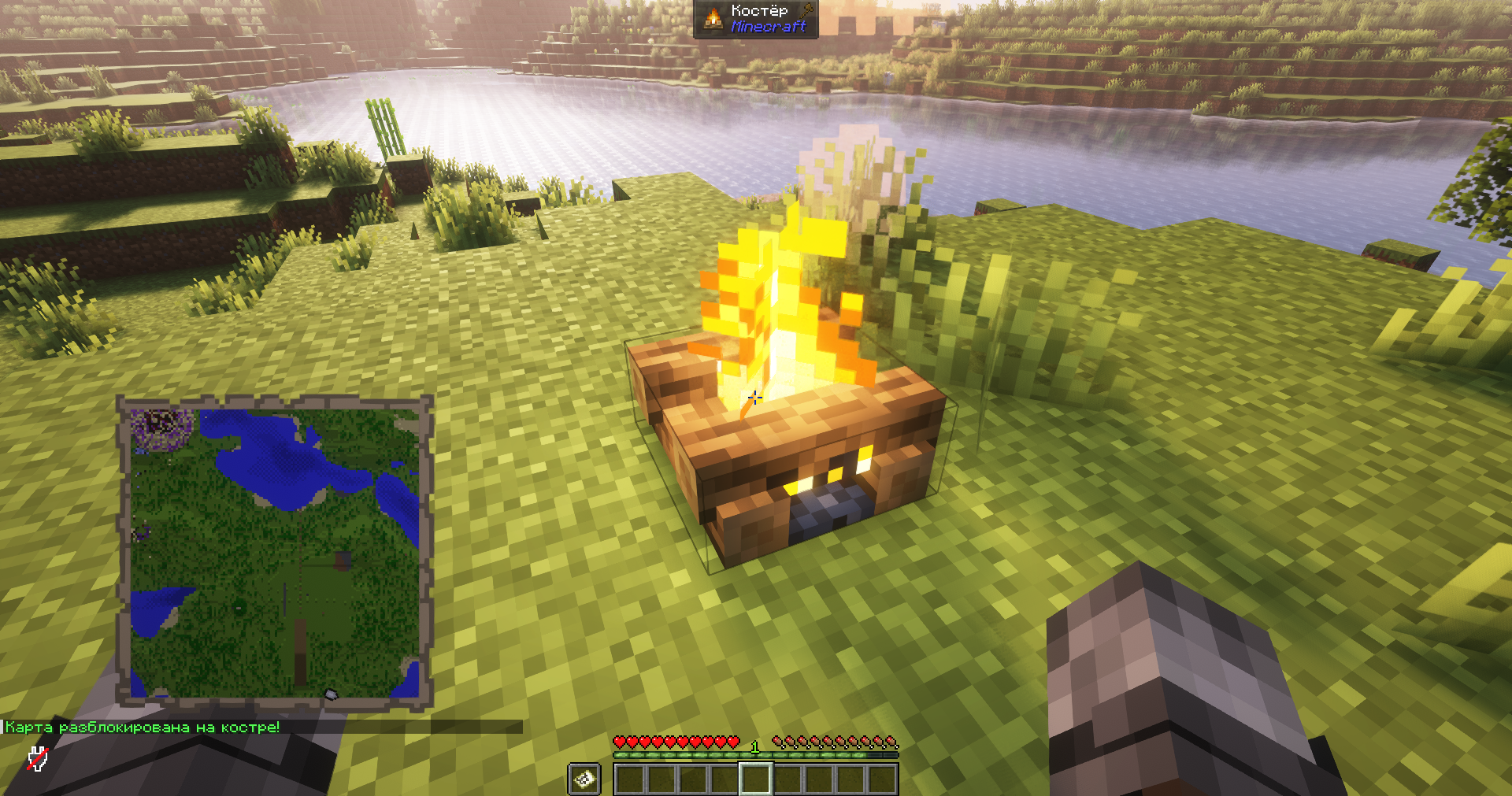The height and width of the screenshot is (796, 1512).
Task: Click the Костёр block tooltip at top
Action: pyautogui.click(x=756, y=19)
